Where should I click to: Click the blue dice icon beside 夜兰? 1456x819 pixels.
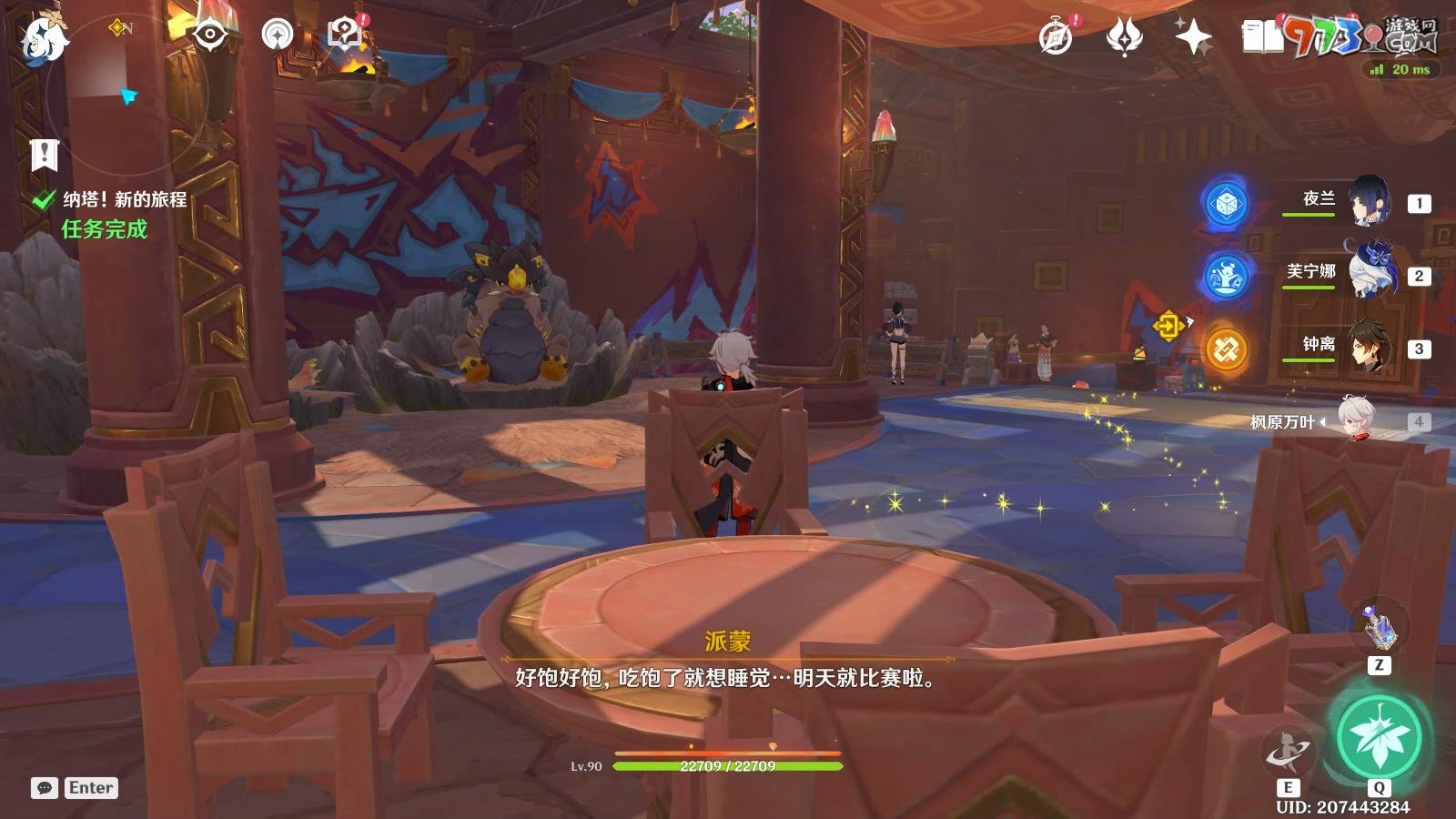tap(1226, 204)
